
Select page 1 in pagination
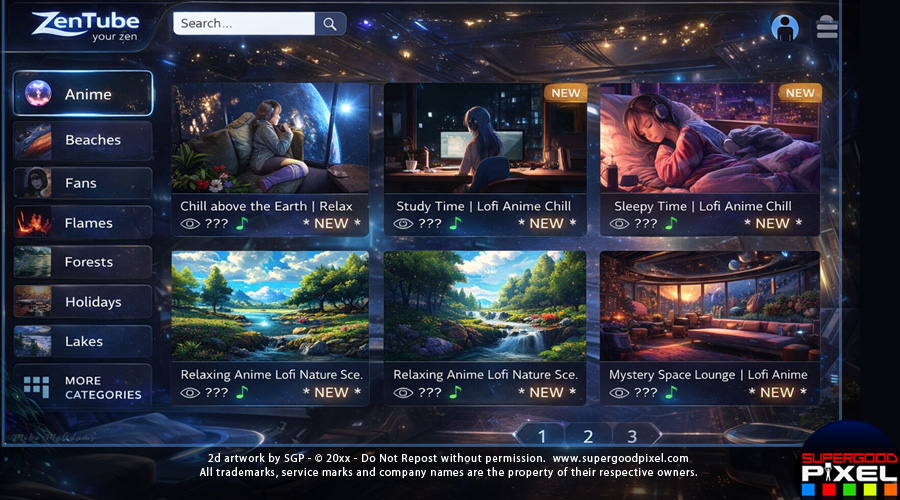(542, 436)
